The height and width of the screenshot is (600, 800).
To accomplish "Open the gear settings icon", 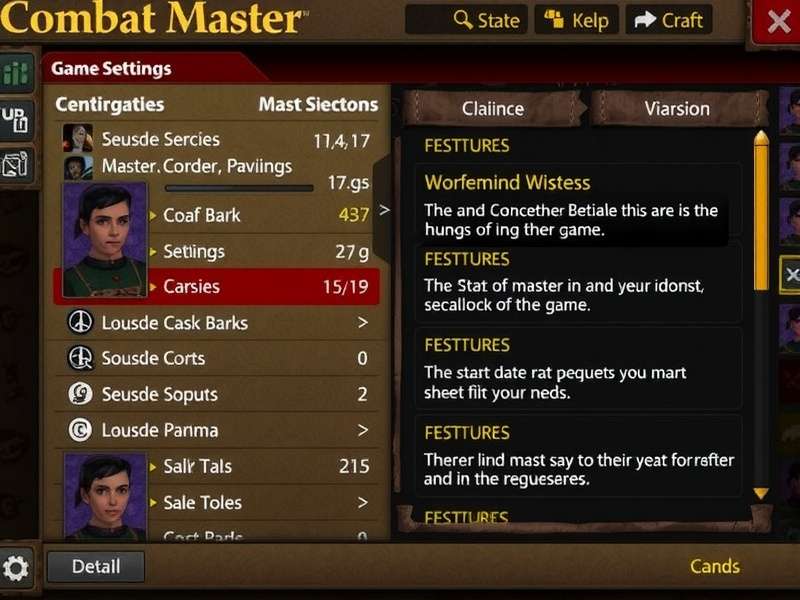I will pos(18,568).
